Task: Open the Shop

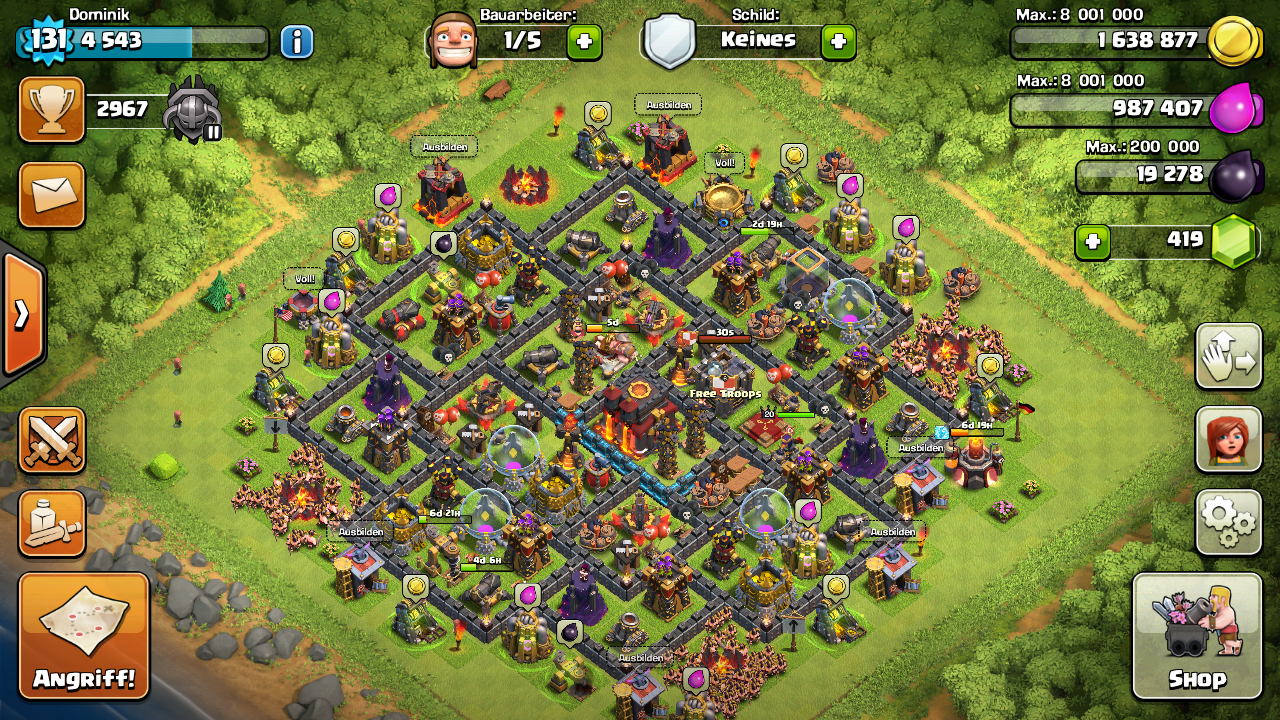Action: pos(1196,636)
